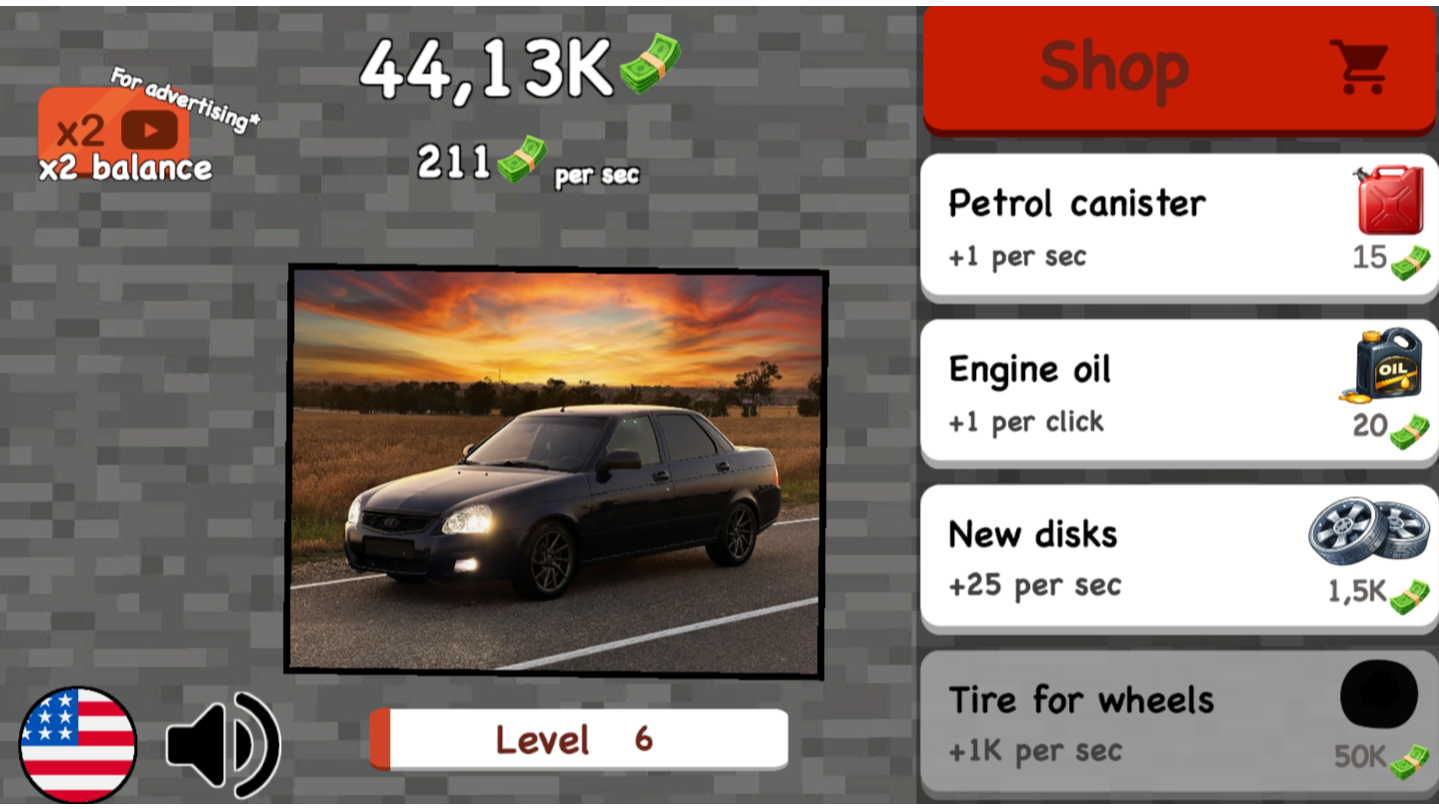Click the money stack icon beside 44,13K
This screenshot has height=809, width=1439.
[x=649, y=65]
